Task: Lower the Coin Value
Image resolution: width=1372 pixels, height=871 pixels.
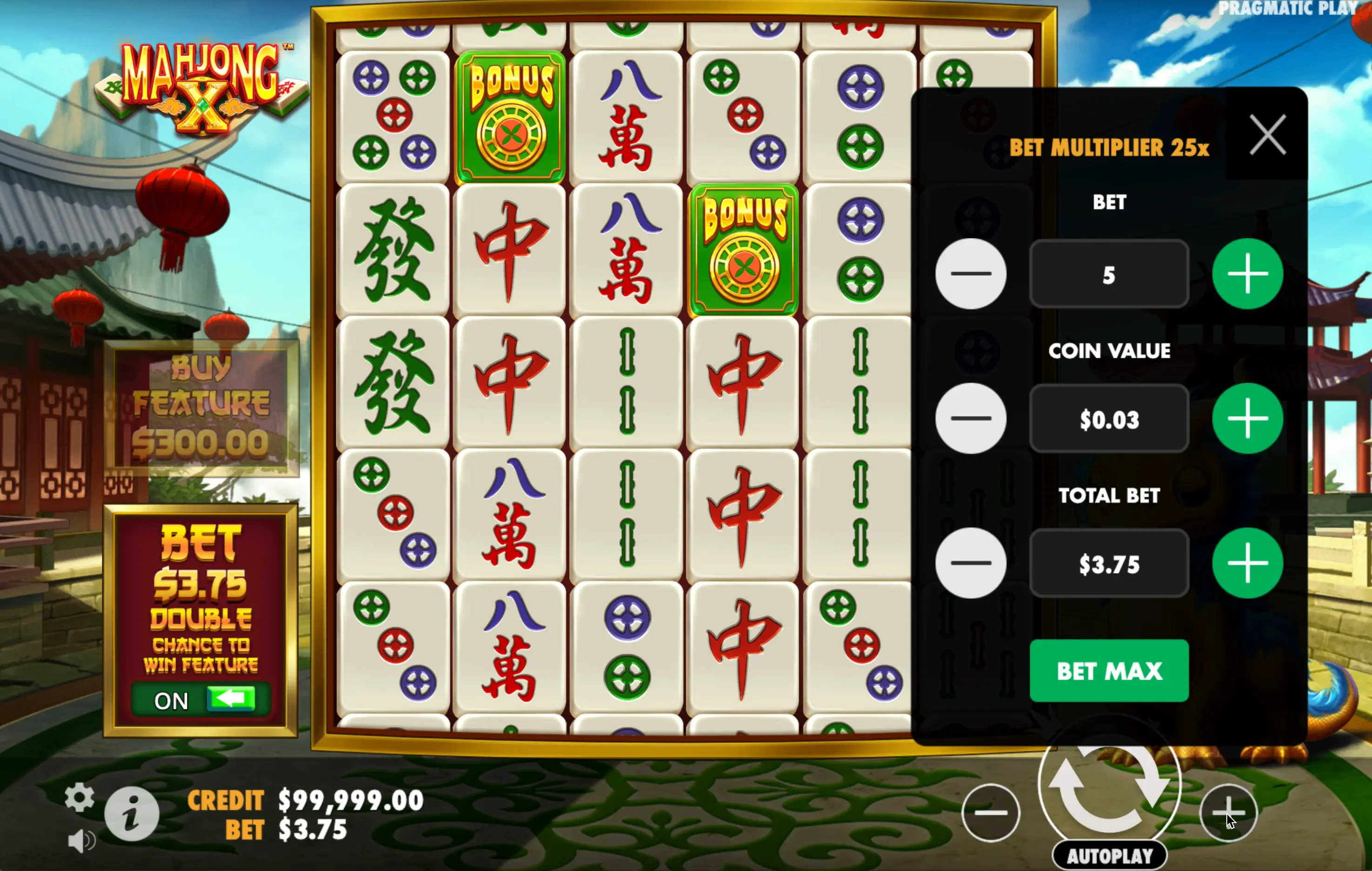Action: [x=970, y=419]
